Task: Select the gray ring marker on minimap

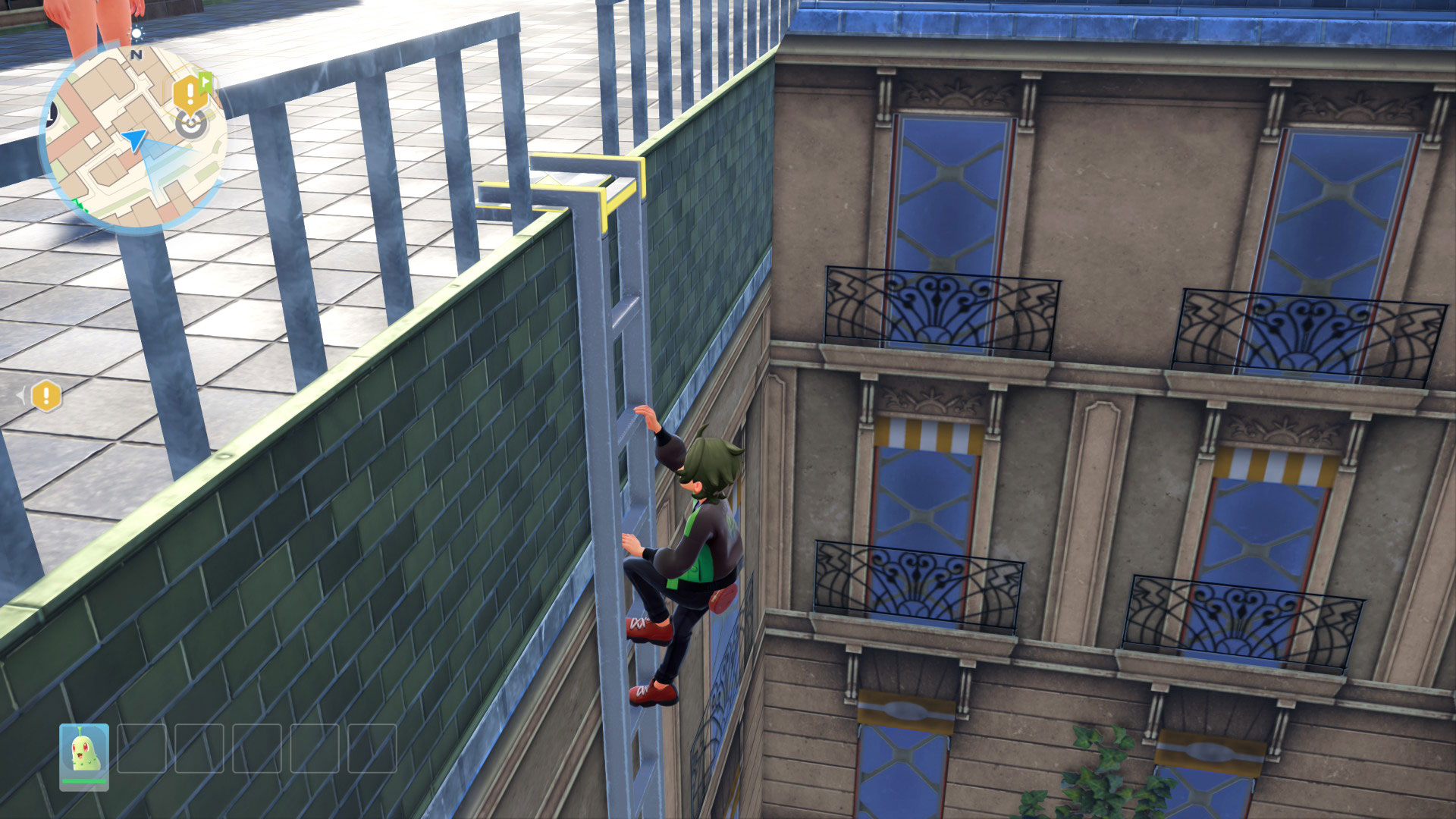Action: click(191, 124)
